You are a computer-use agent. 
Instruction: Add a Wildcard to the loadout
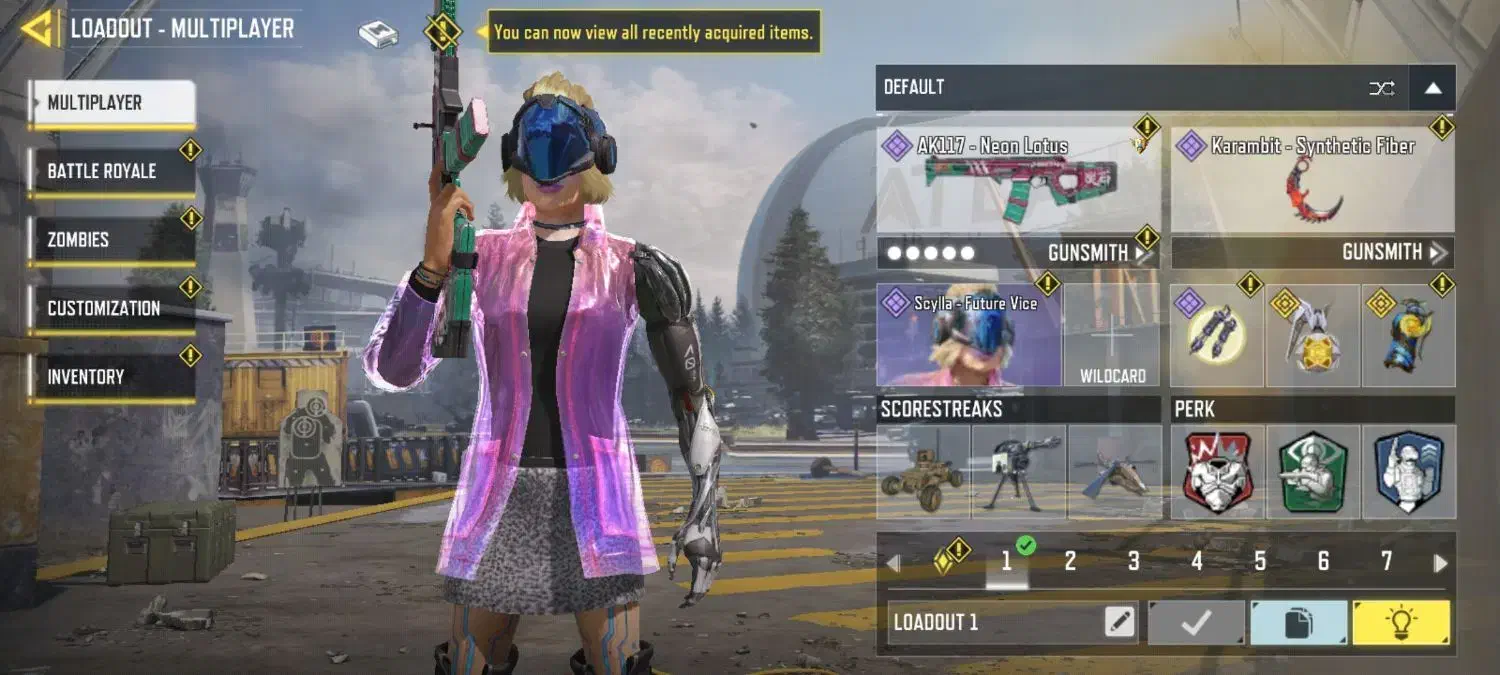1112,336
